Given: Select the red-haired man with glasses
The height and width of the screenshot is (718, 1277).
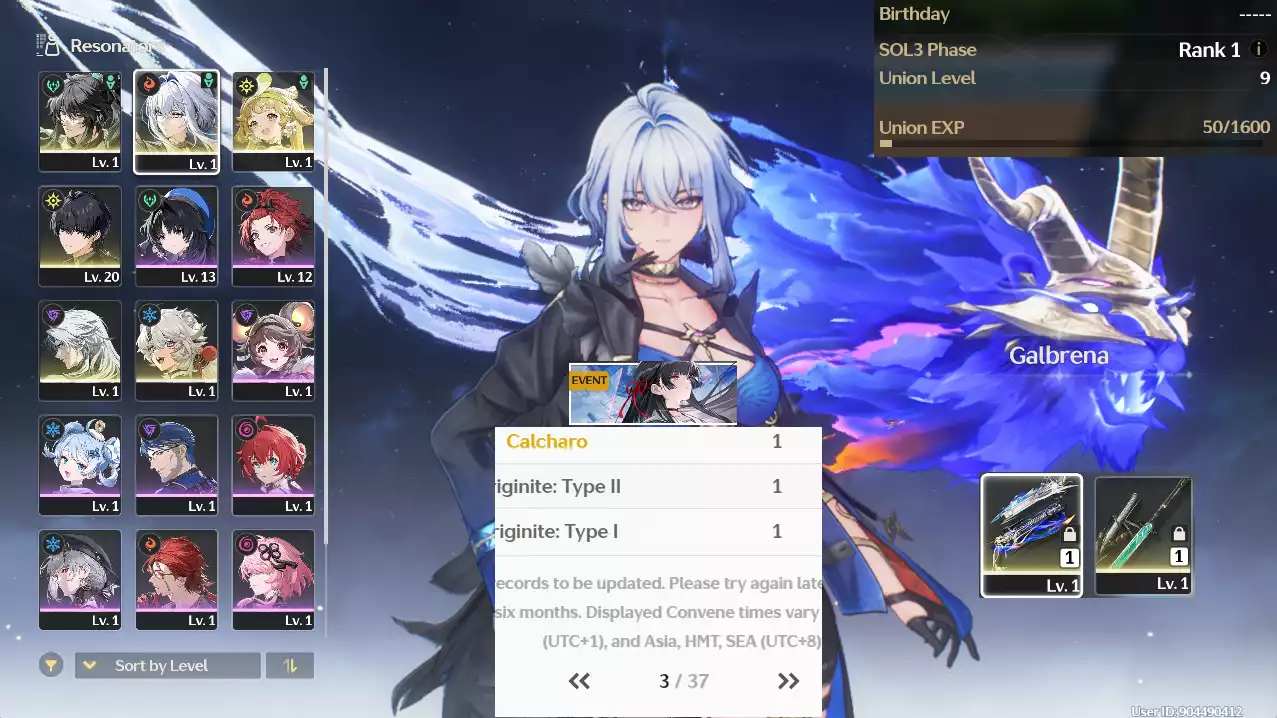Looking at the screenshot, I should (176, 579).
